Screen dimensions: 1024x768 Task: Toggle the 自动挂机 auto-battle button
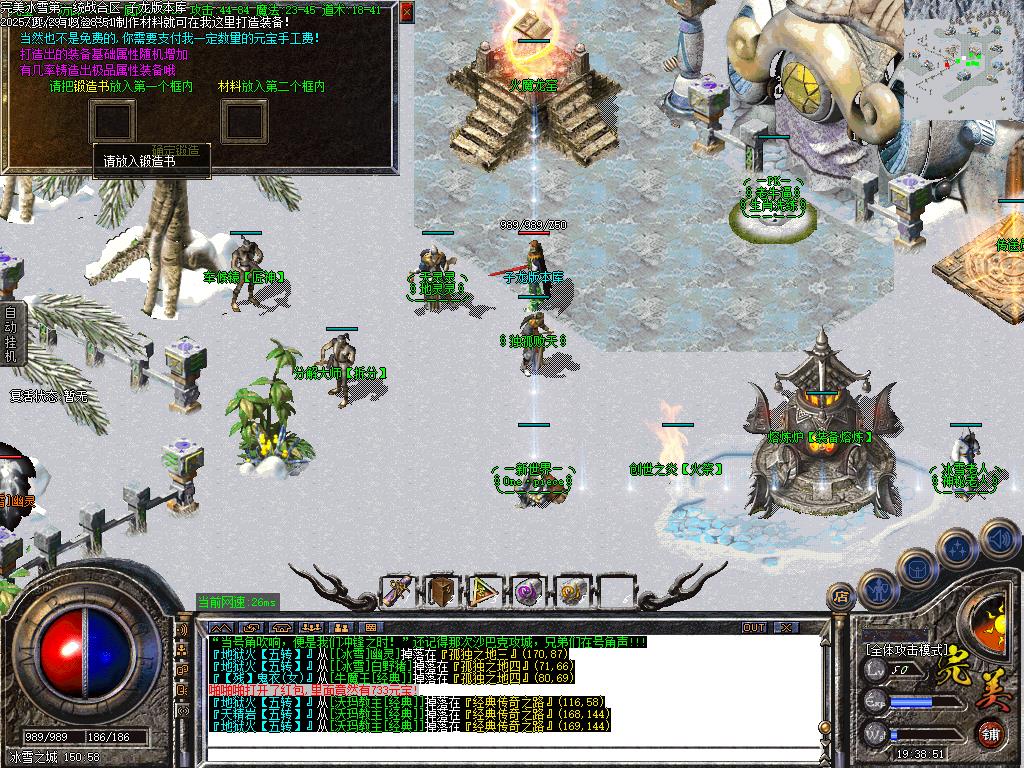click(10, 328)
